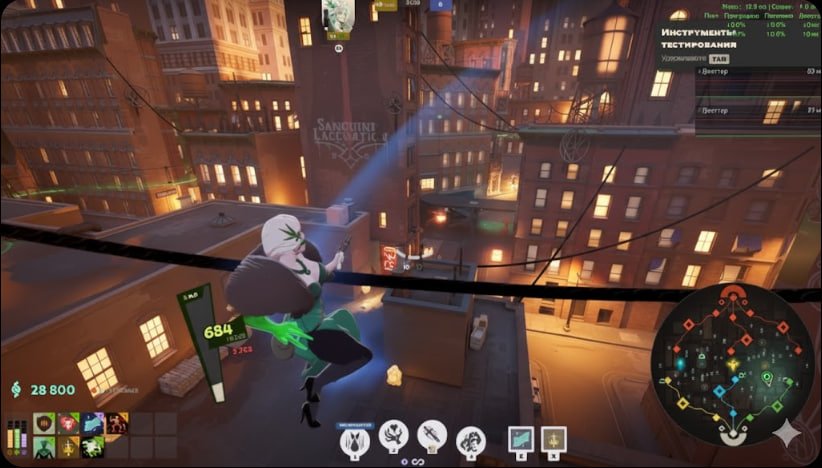Select the dancing red figure item
Screen dimensions: 822x468
point(117,424)
